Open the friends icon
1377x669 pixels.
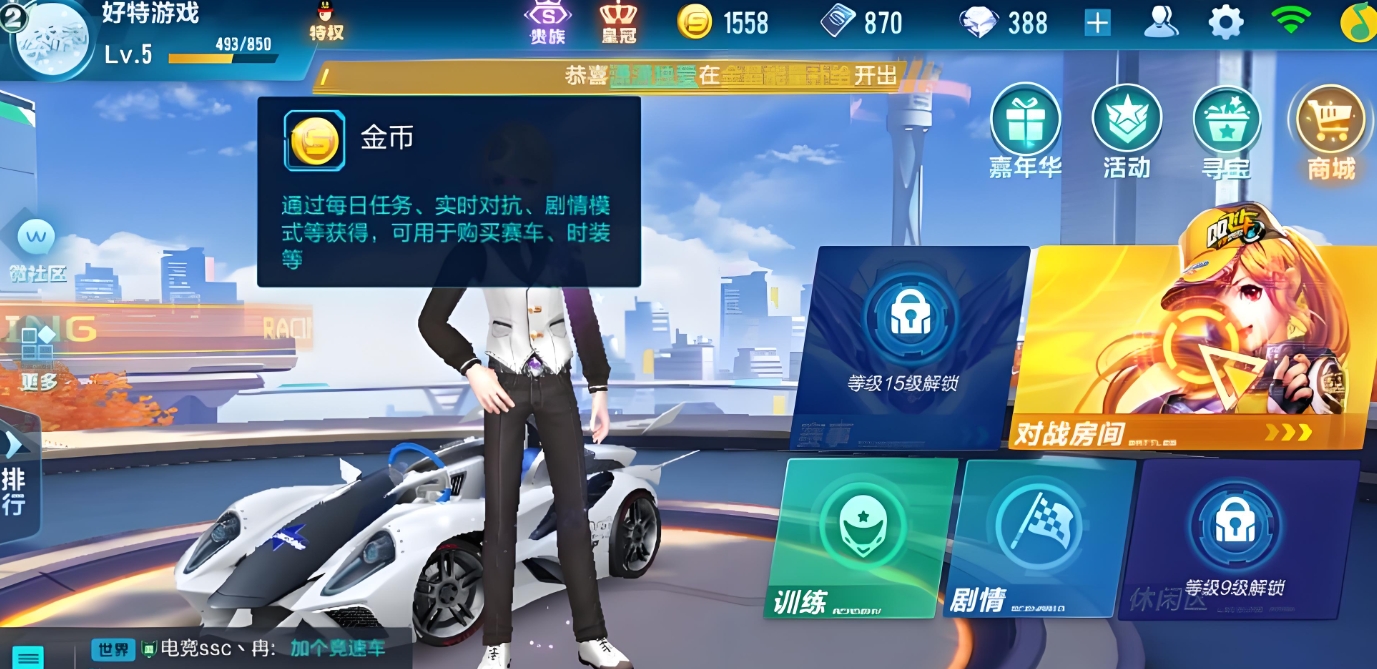click(x=1161, y=22)
